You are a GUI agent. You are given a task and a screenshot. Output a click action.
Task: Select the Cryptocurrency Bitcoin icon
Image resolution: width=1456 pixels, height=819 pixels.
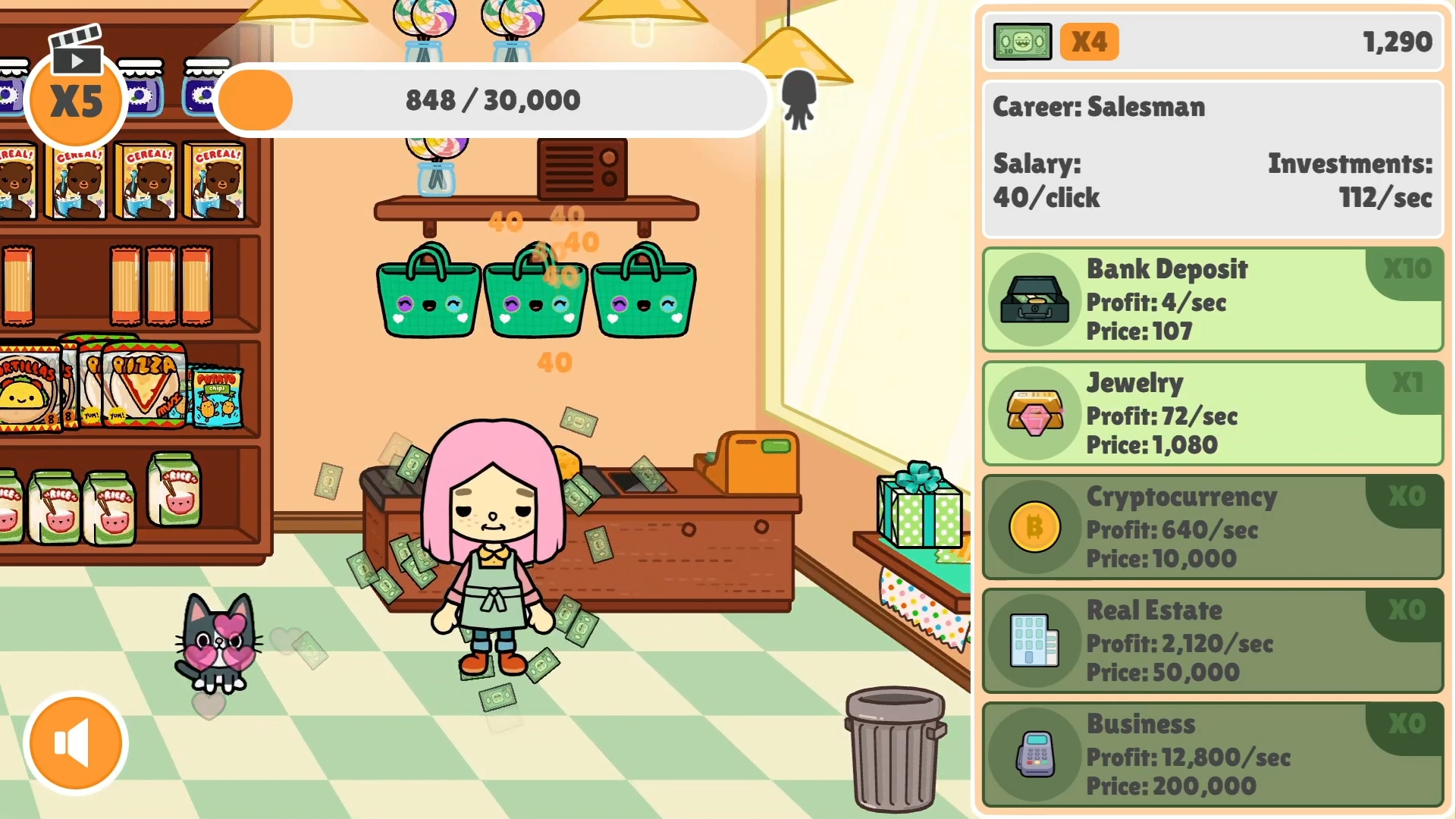point(1034,527)
